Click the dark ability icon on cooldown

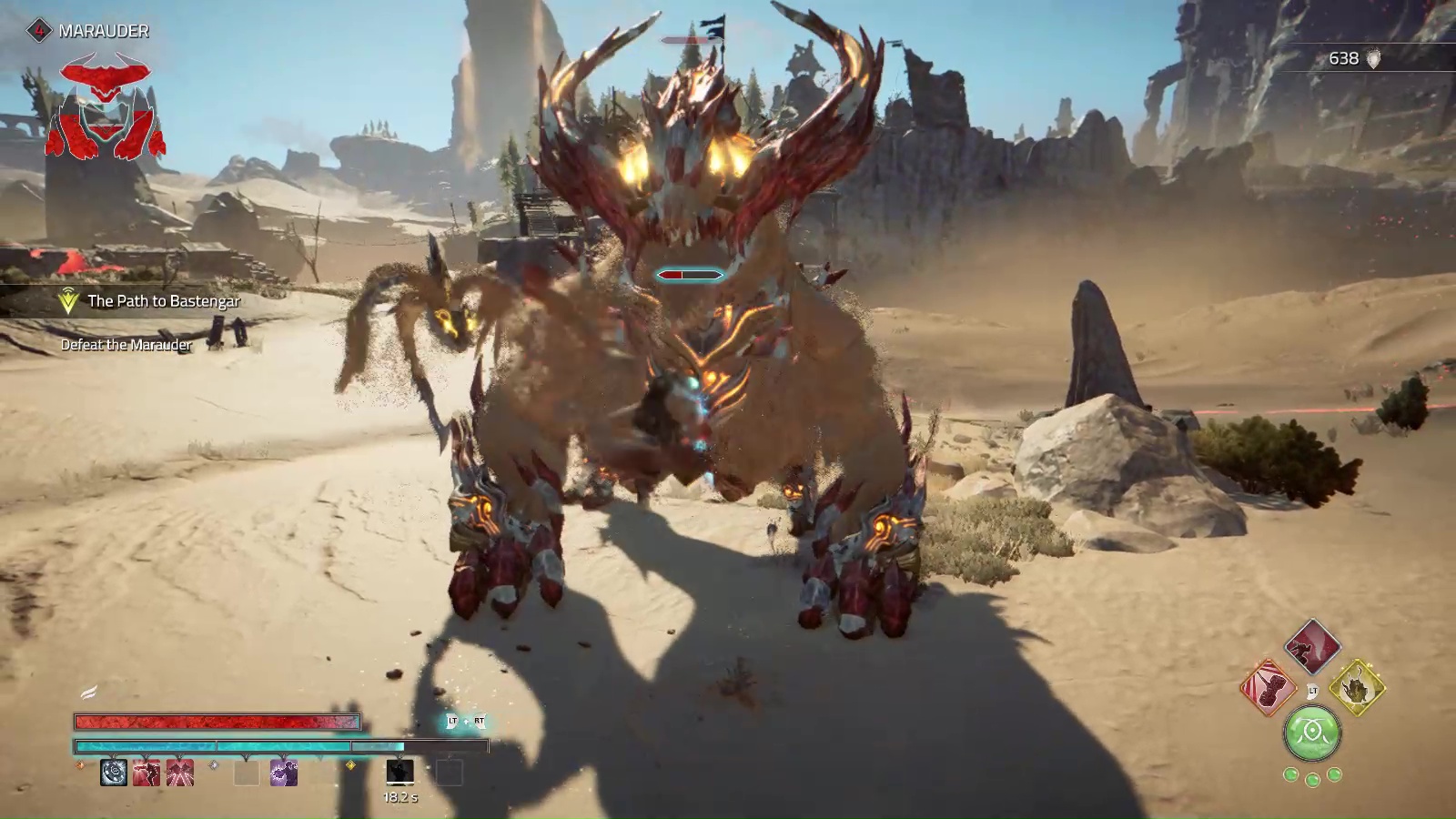[x=400, y=773]
